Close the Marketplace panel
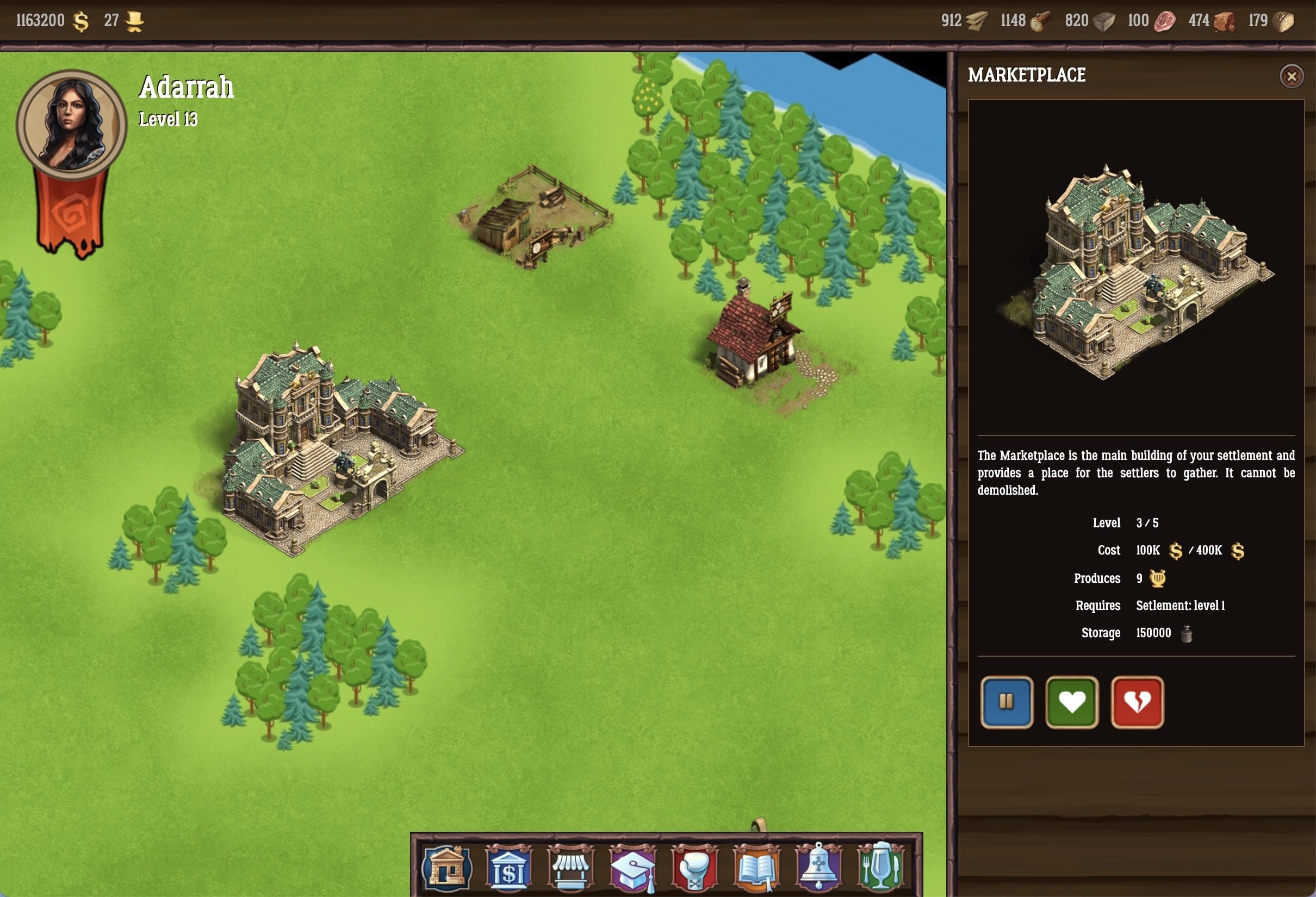The height and width of the screenshot is (897, 1316). point(1291,77)
